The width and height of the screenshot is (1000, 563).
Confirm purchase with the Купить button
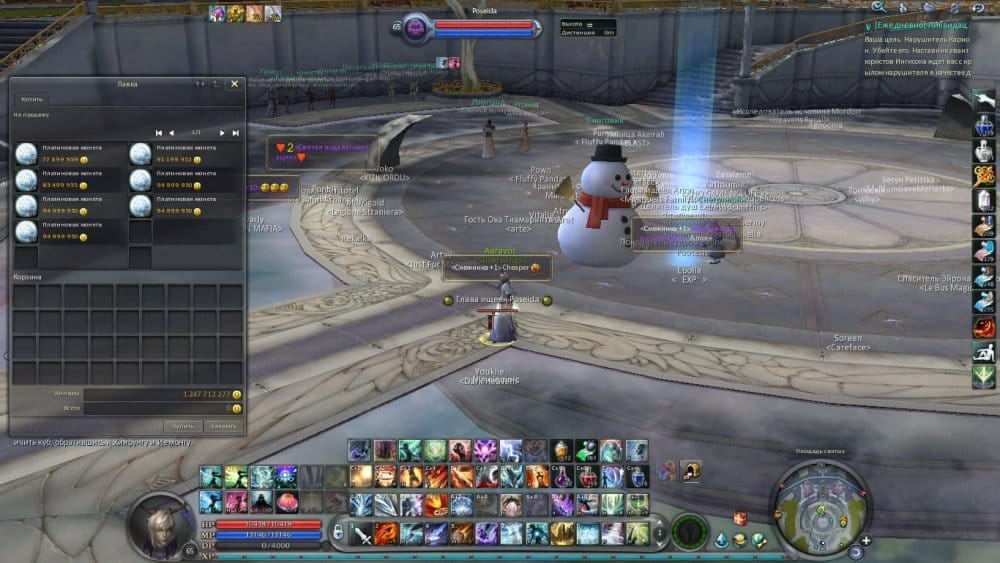[181, 426]
